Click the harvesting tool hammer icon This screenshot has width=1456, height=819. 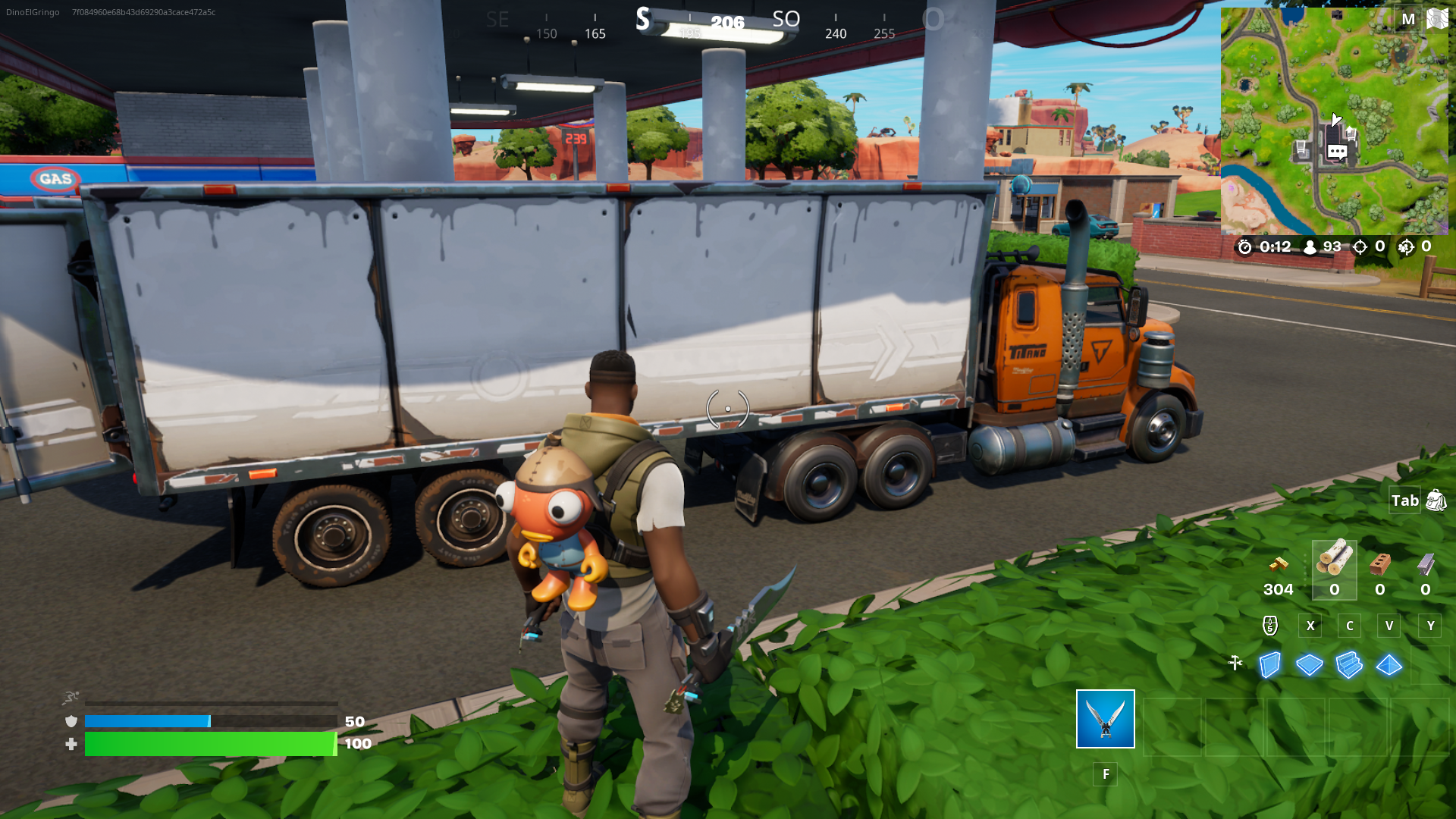[x=1236, y=662]
